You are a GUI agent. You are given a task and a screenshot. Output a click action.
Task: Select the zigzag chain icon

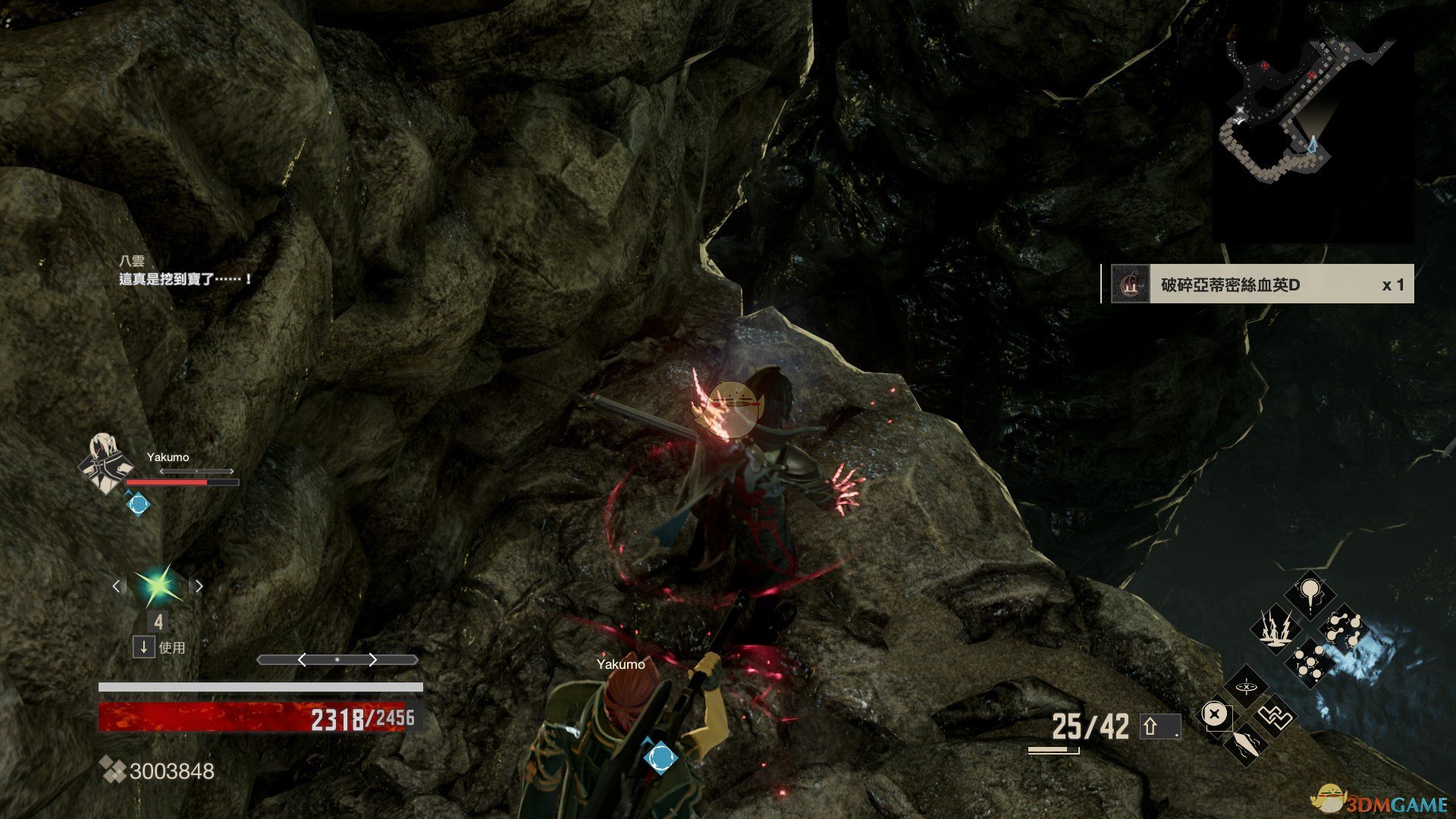[1274, 715]
